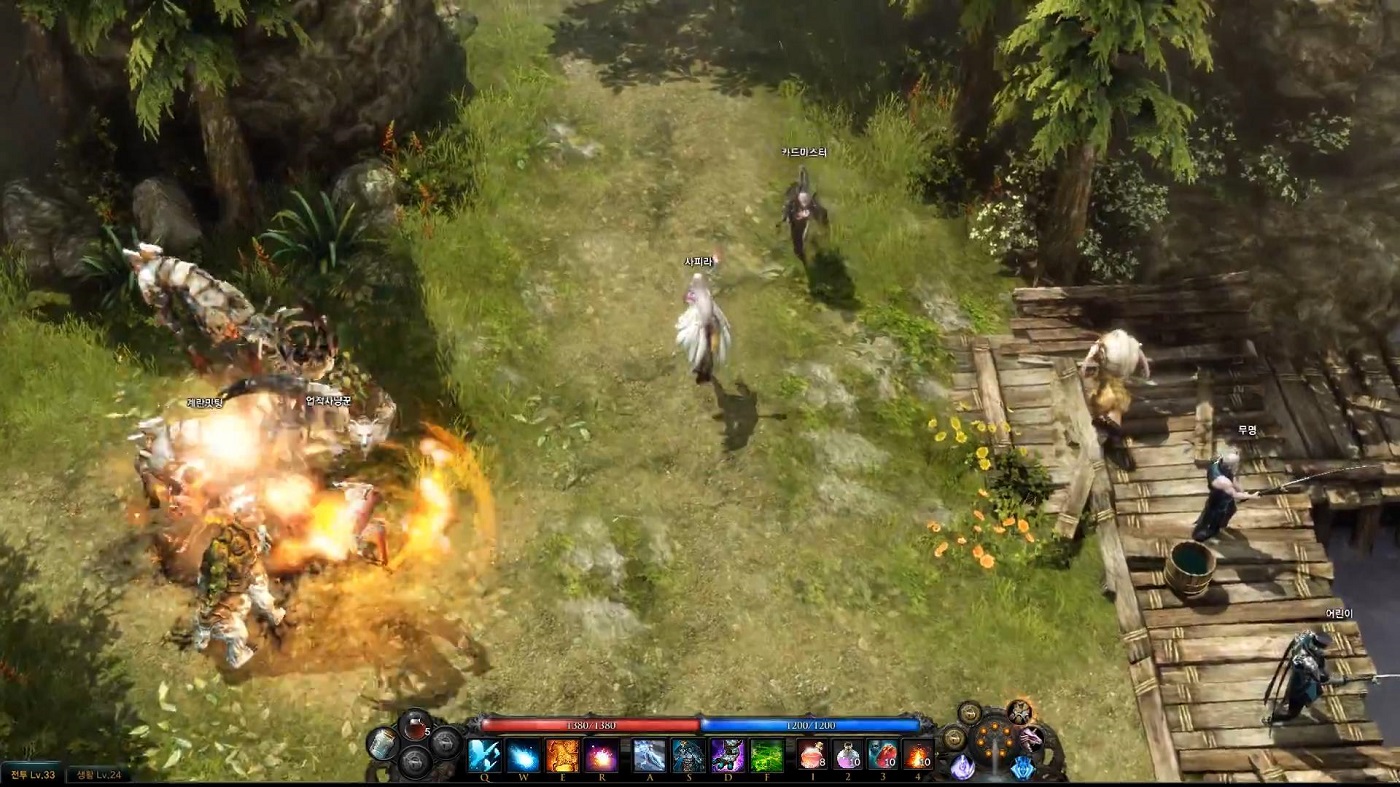Cast the blue frost burst skill on W
Viewport: 1400px width, 787px height.
pyautogui.click(x=523, y=755)
